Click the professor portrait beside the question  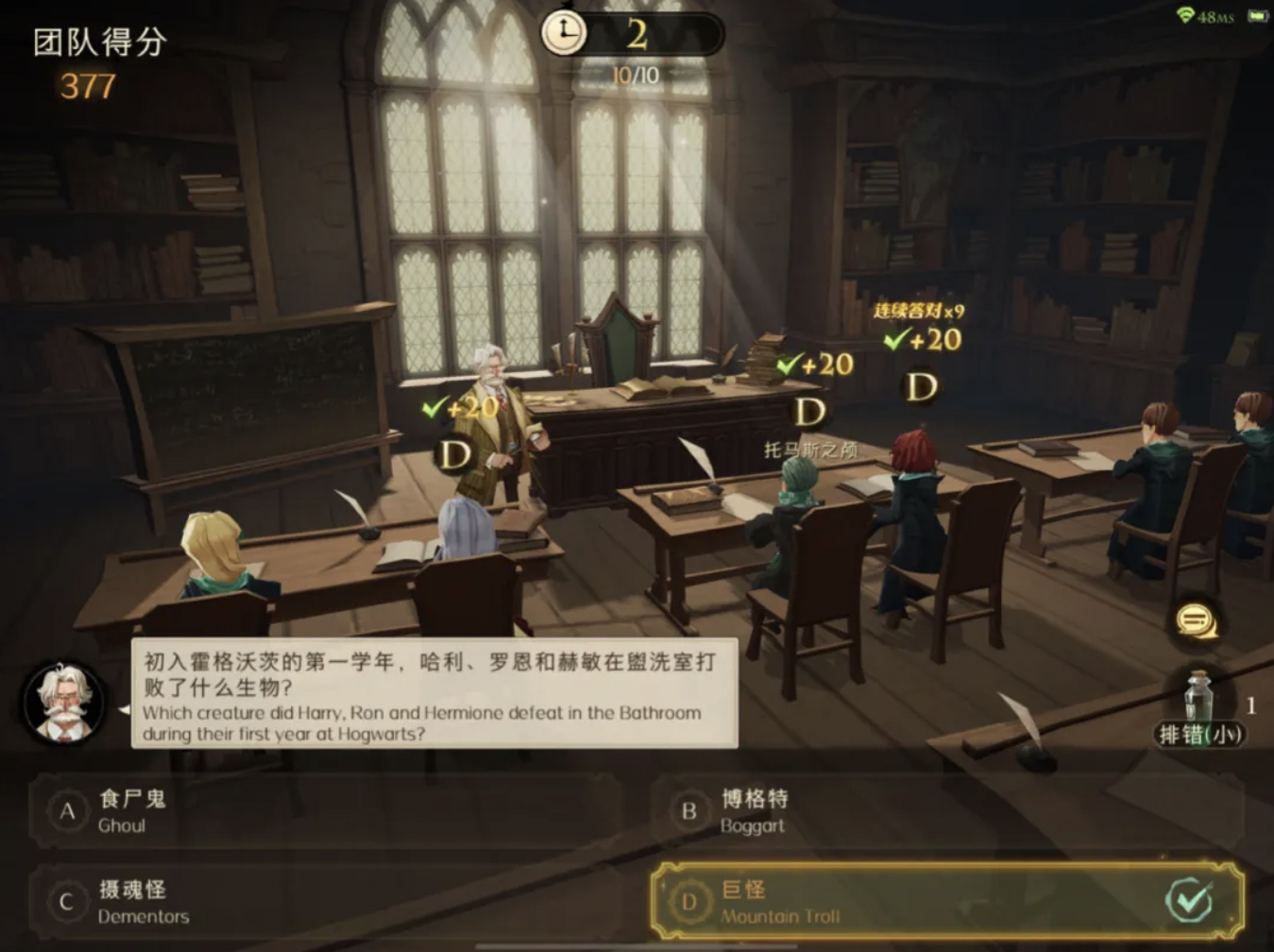tap(63, 703)
